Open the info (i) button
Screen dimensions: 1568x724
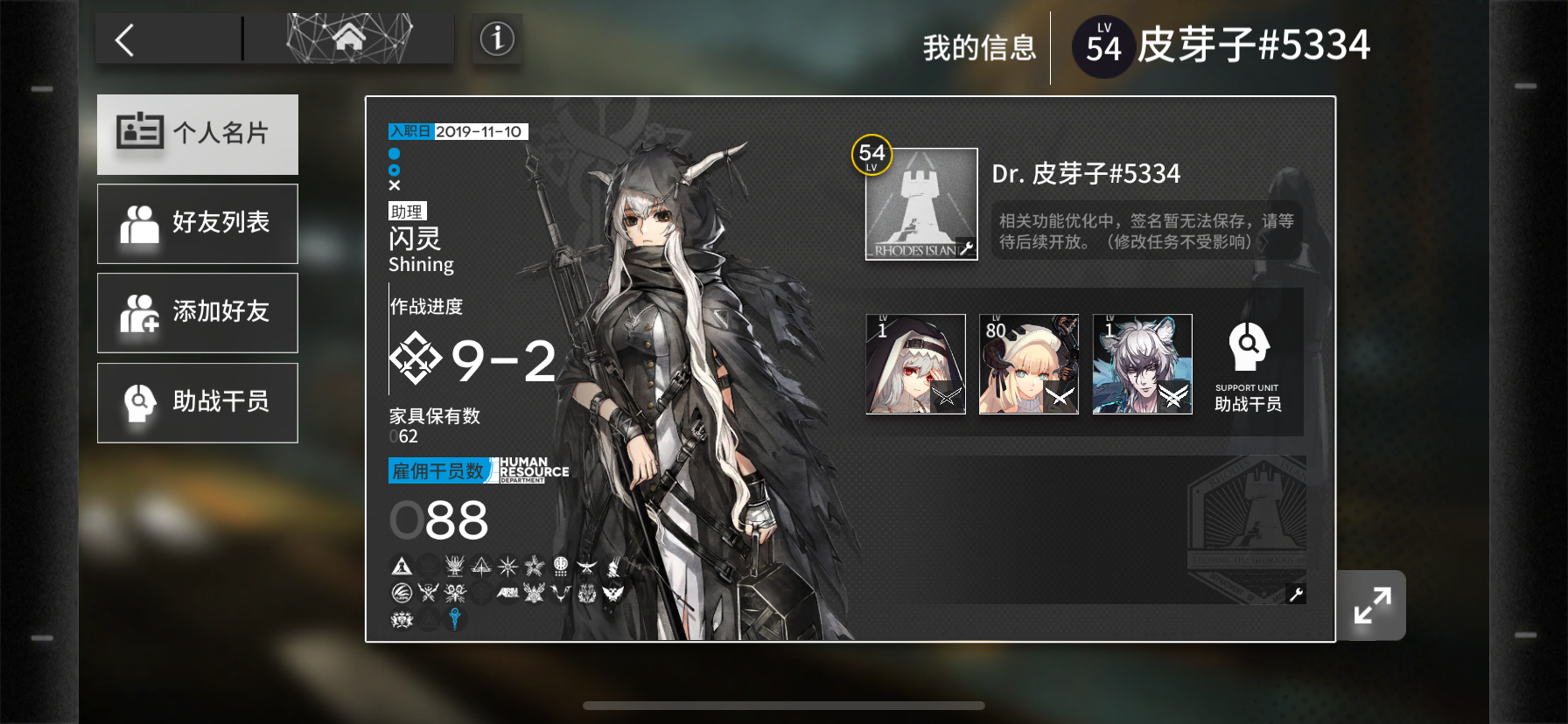[496, 38]
